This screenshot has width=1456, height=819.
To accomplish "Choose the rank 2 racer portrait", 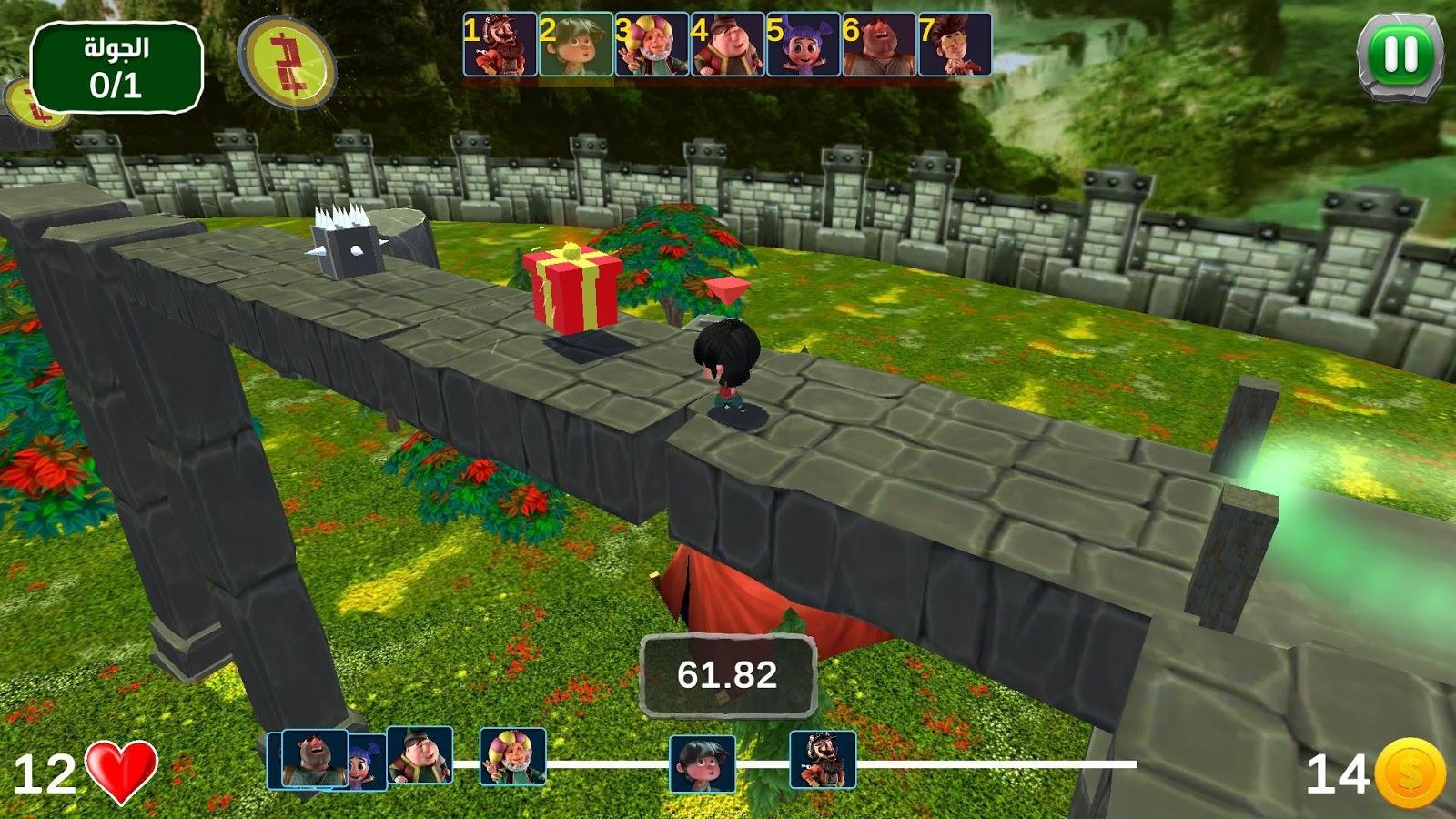I will [x=576, y=45].
